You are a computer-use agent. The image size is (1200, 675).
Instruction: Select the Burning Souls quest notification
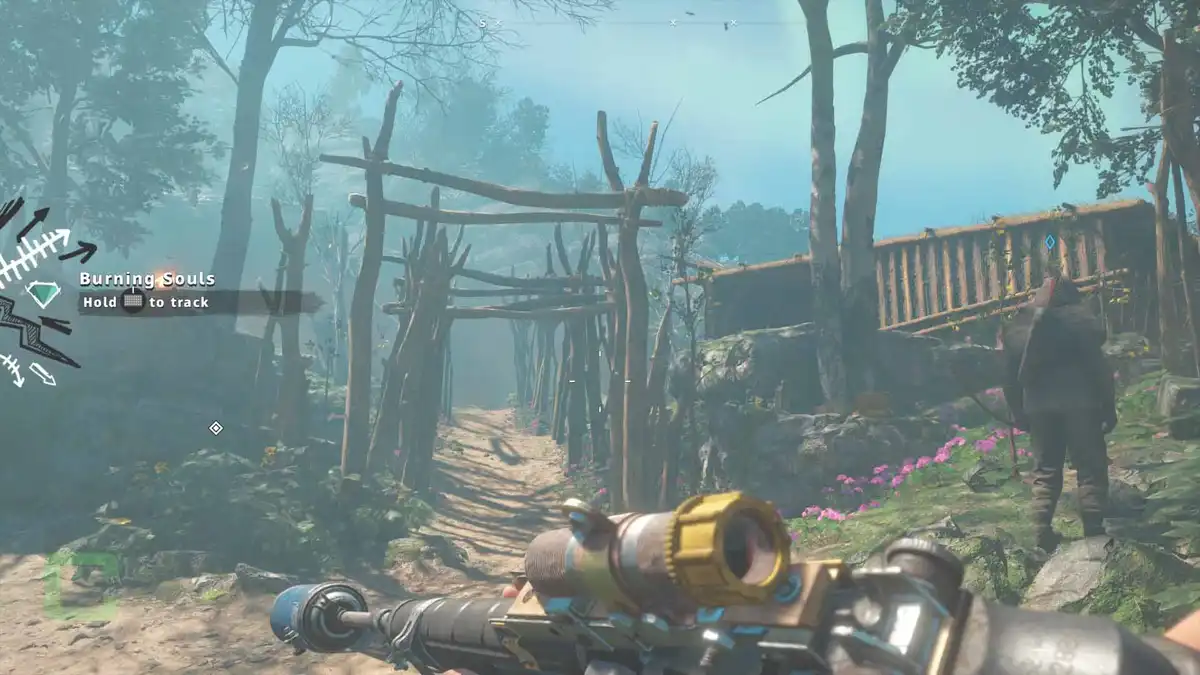click(147, 280)
